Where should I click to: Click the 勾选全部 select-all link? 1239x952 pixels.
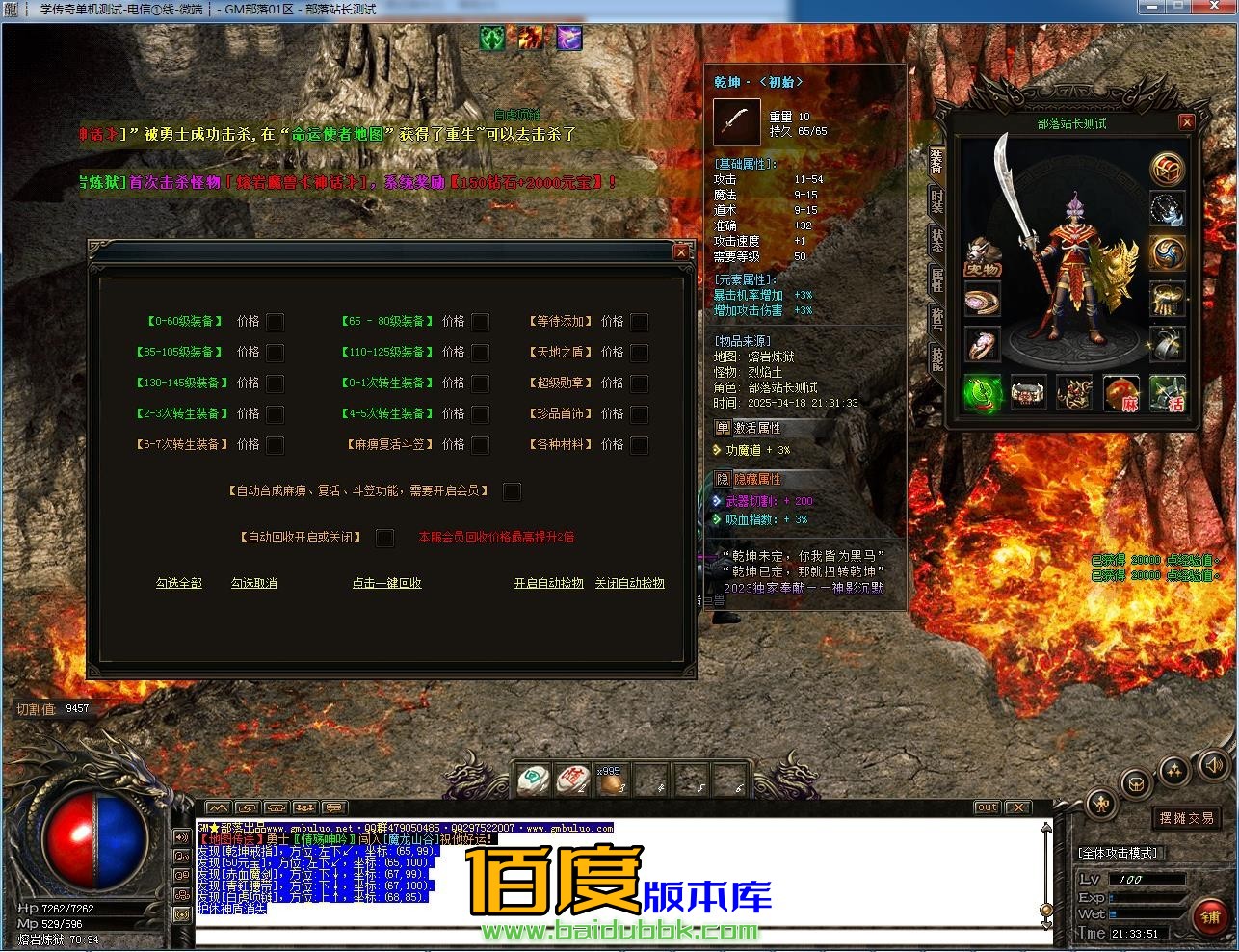click(178, 583)
